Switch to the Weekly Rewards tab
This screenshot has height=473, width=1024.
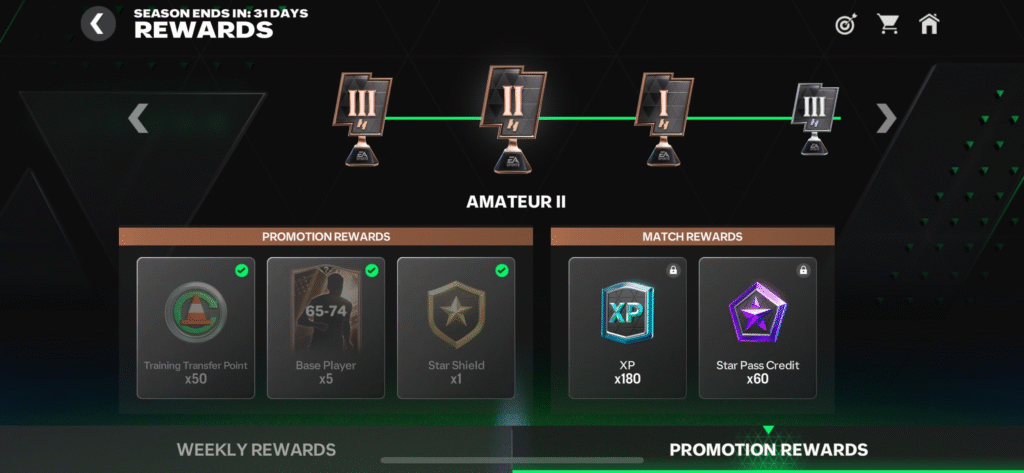pos(256,450)
